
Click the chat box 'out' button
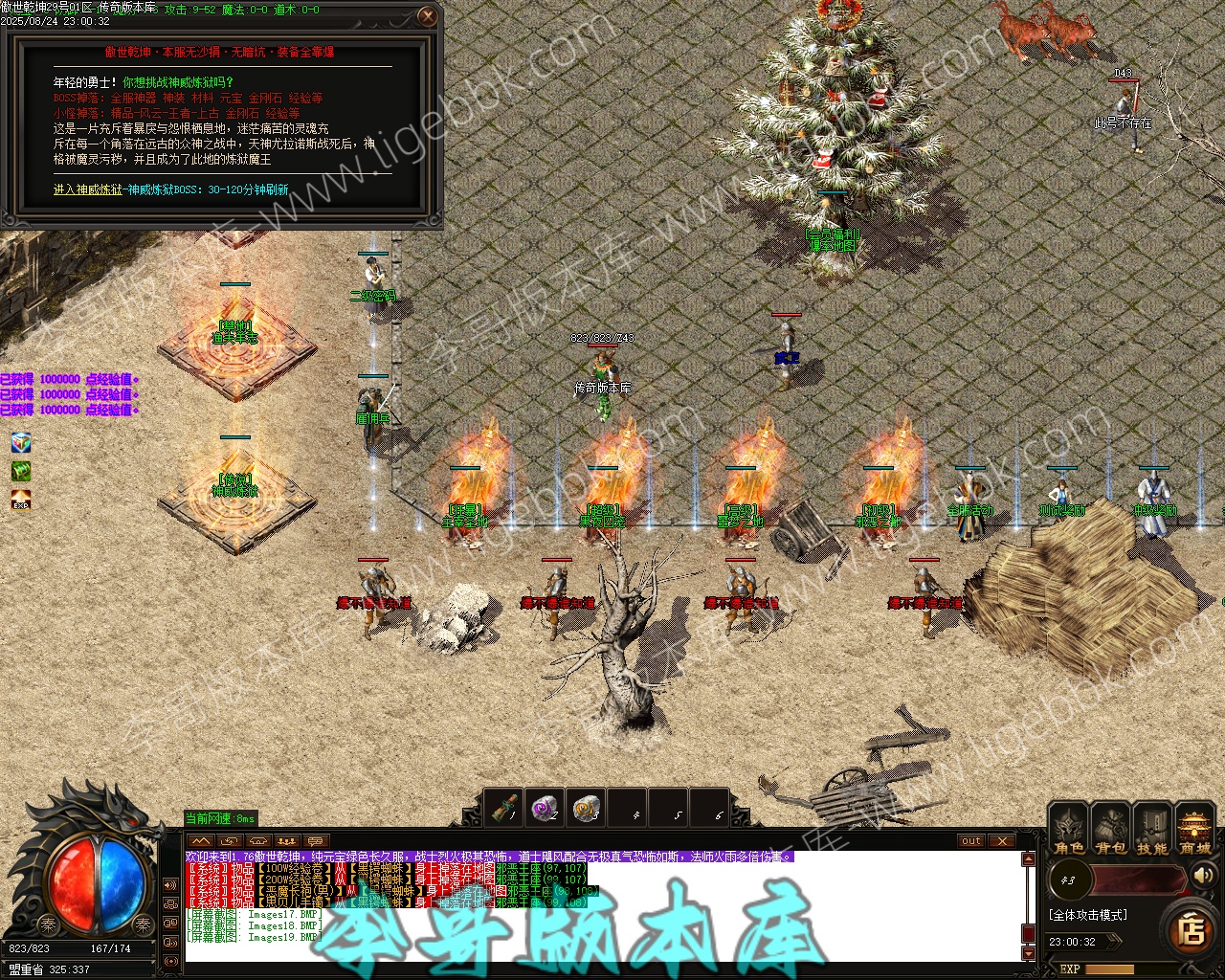pyautogui.click(x=971, y=841)
